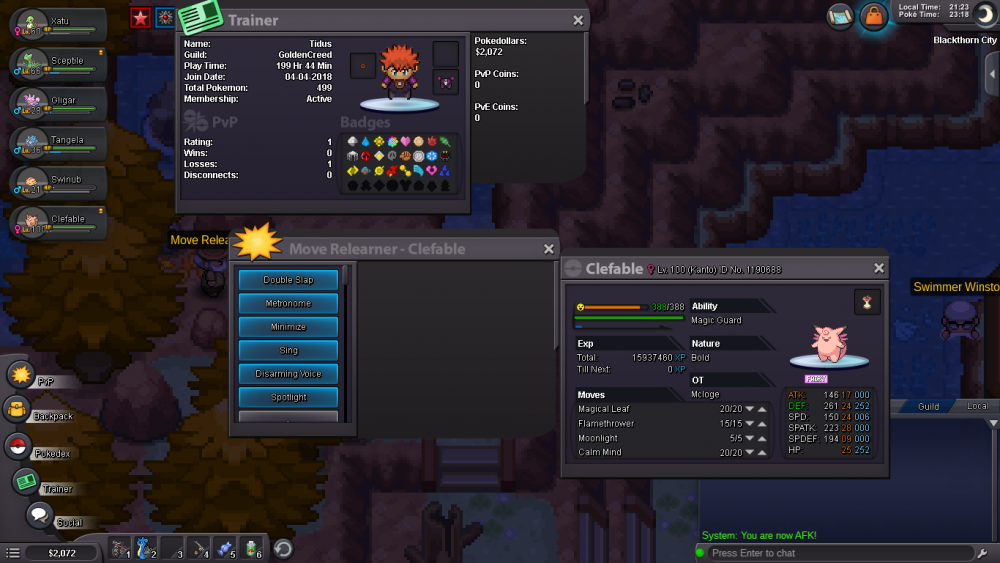Image resolution: width=1000 pixels, height=563 pixels.
Task: Select Tangela party member
Action: pos(58,142)
